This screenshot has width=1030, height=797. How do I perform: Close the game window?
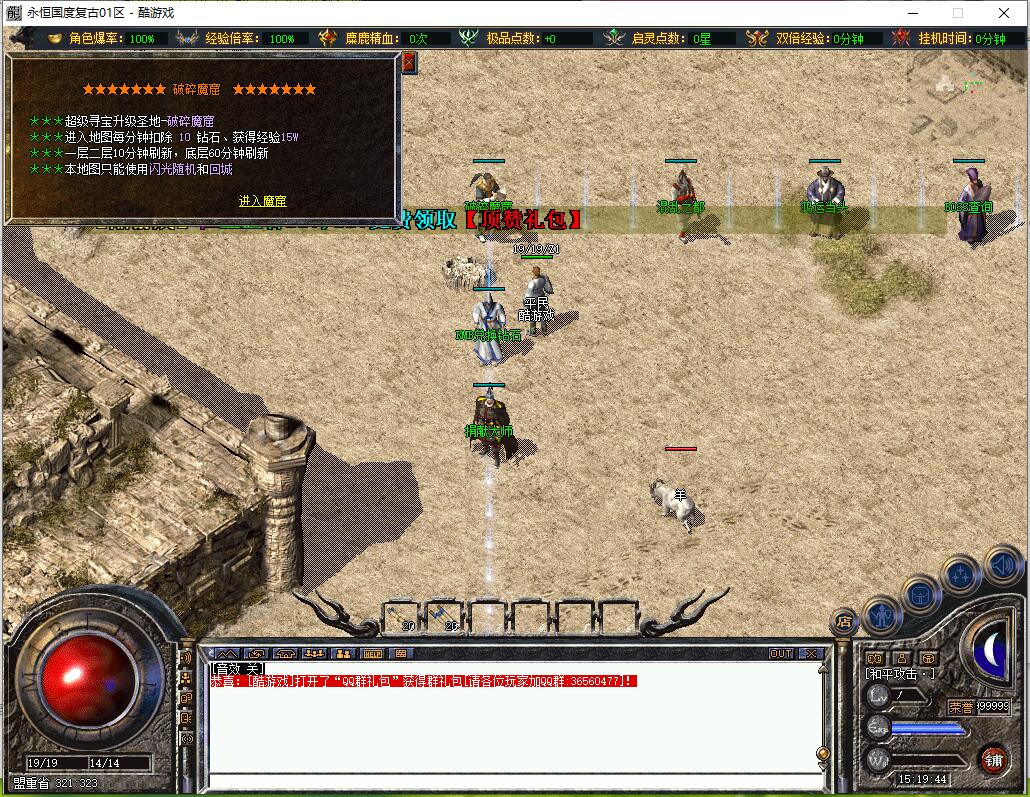[x=1004, y=13]
